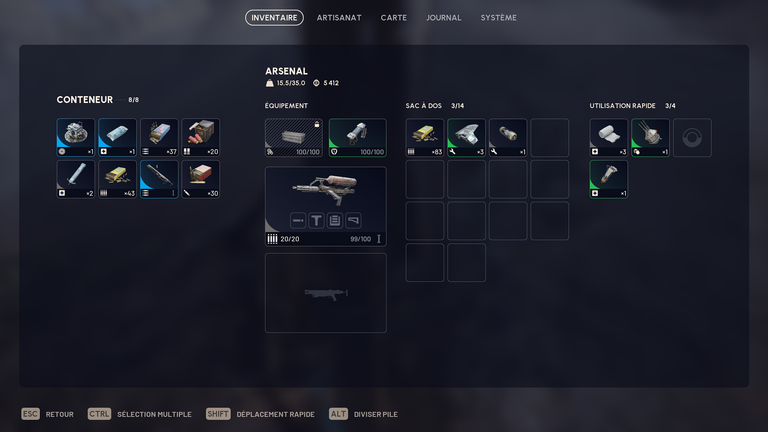This screenshot has height=432, width=768.
Task: Choose the weapon item in the container
Action: pyautogui.click(x=159, y=179)
